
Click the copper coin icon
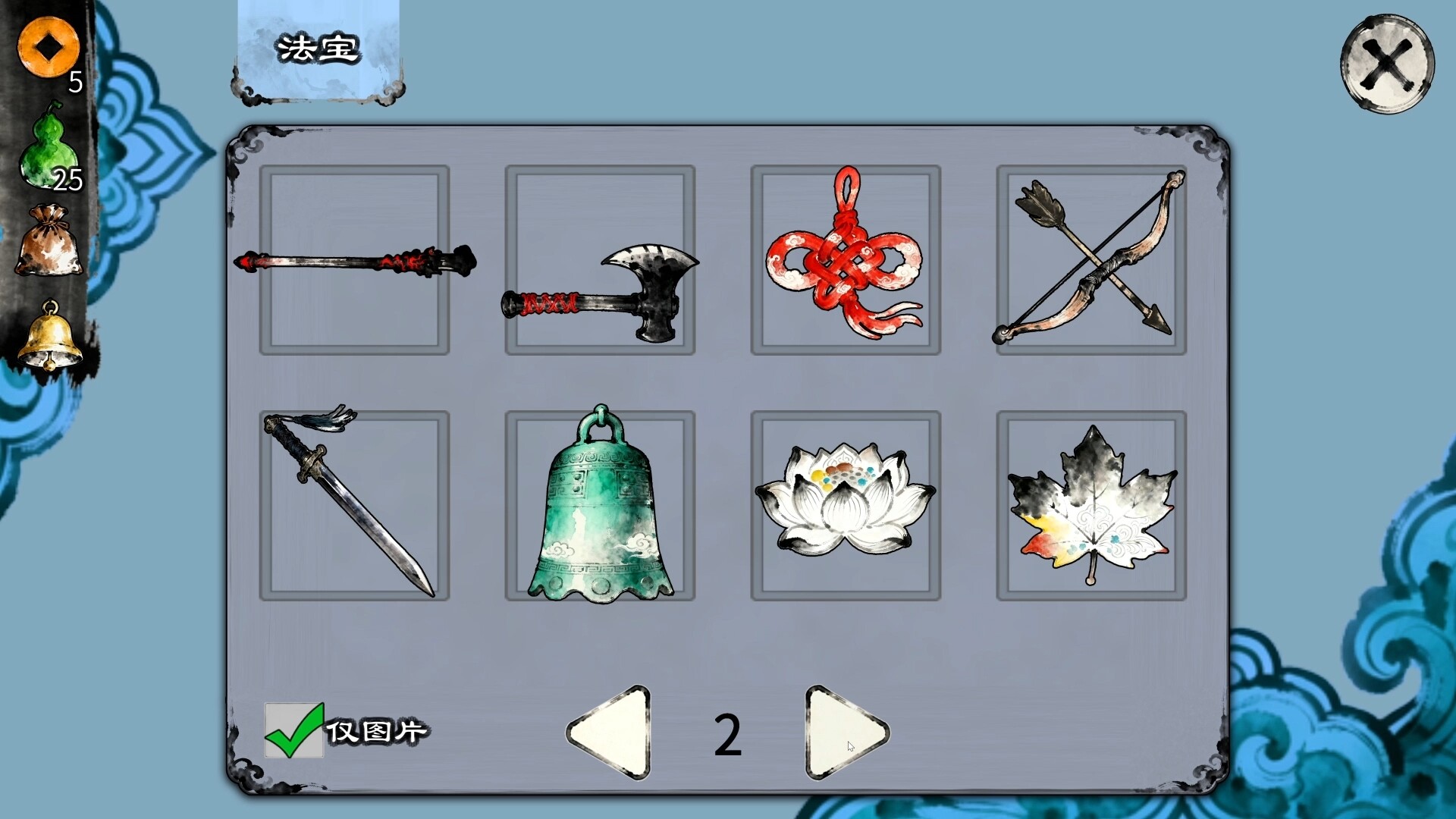(49, 47)
